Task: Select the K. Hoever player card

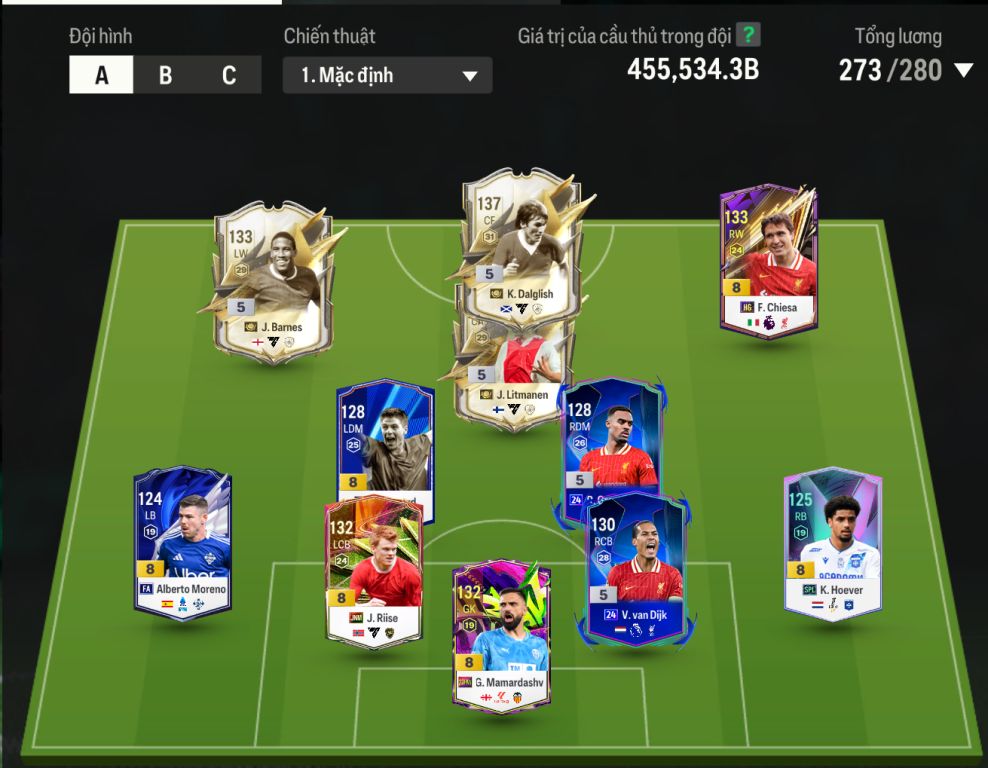Action: (x=832, y=542)
